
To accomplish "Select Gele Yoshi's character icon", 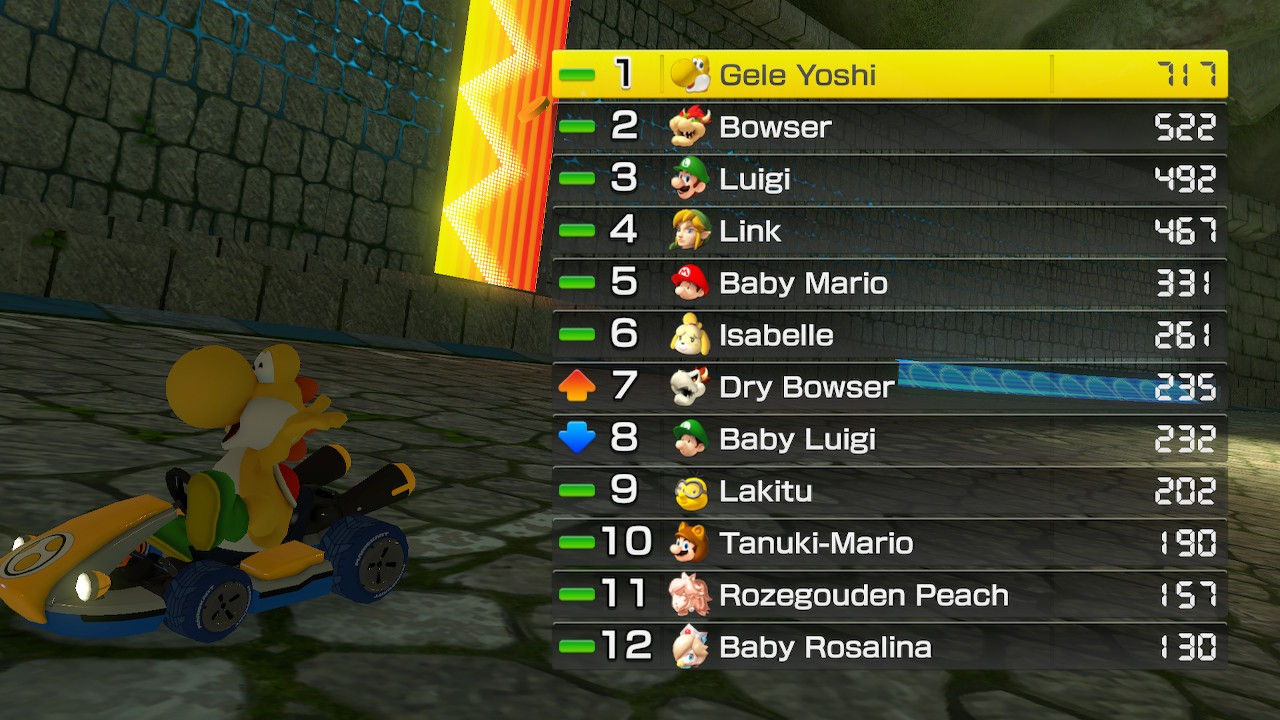I will tap(690, 73).
